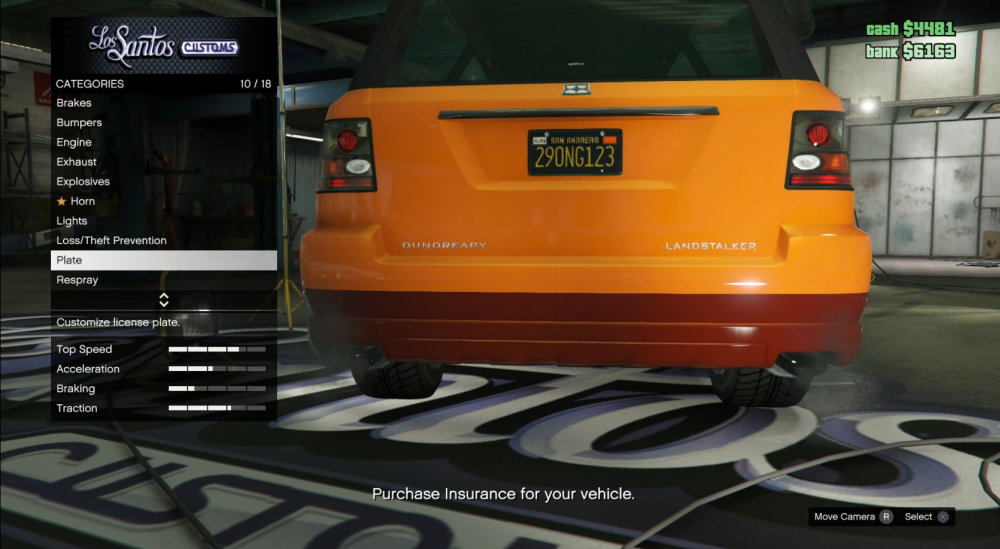The width and height of the screenshot is (1000, 549).
Task: Choose the Lights category
Action: (72, 221)
